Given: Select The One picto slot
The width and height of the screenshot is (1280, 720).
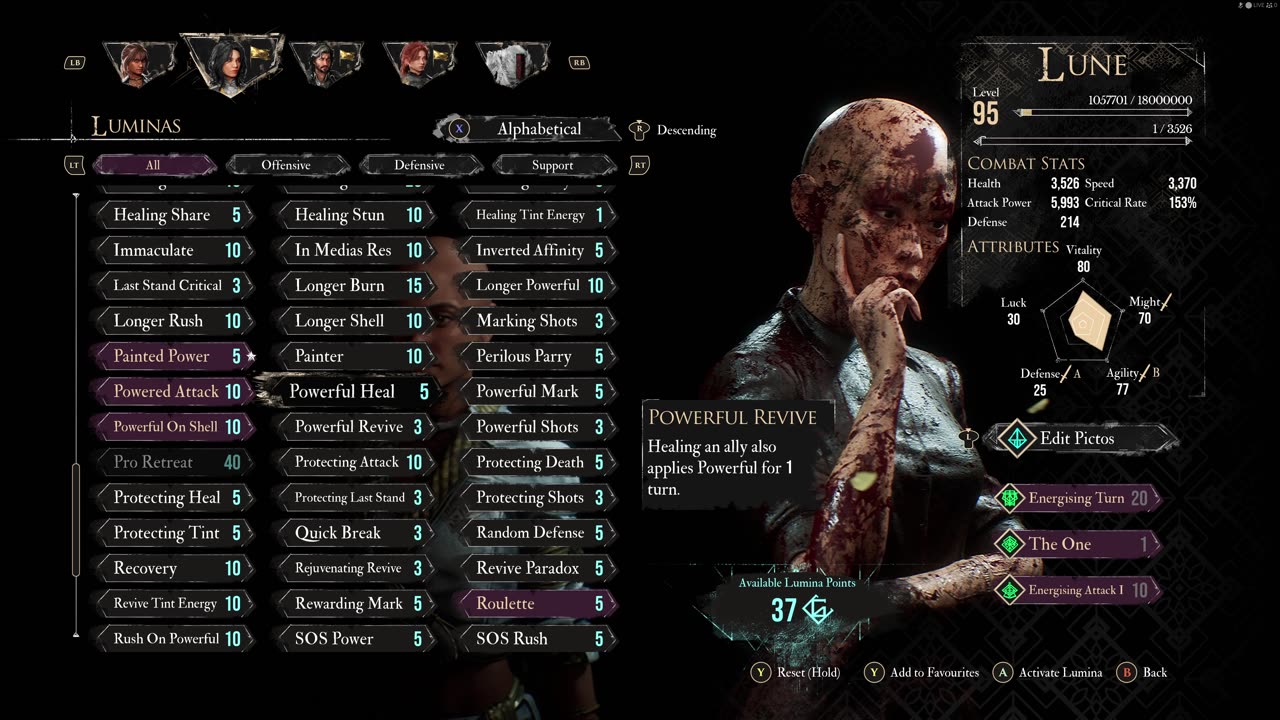Looking at the screenshot, I should (x=1076, y=544).
